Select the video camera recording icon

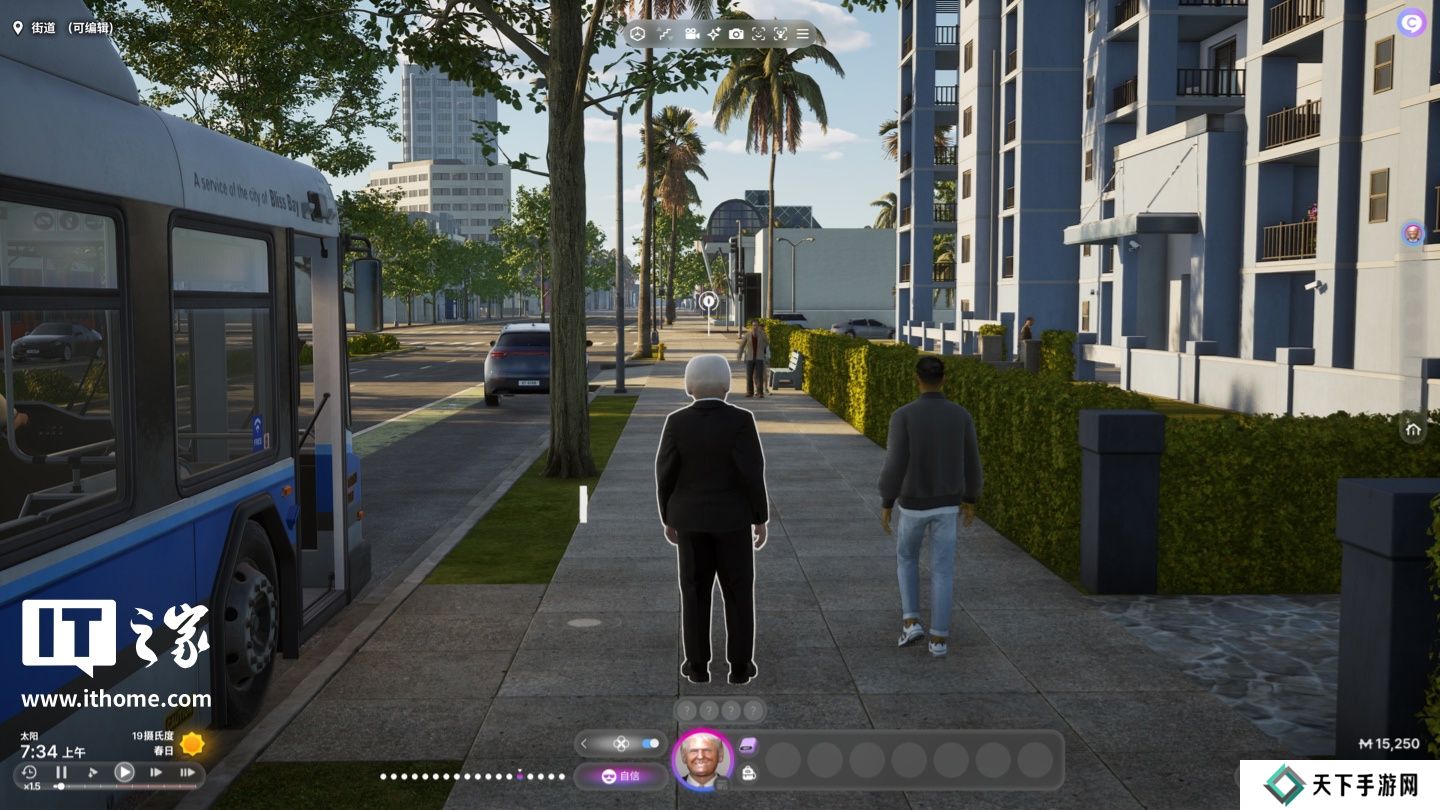coord(691,34)
